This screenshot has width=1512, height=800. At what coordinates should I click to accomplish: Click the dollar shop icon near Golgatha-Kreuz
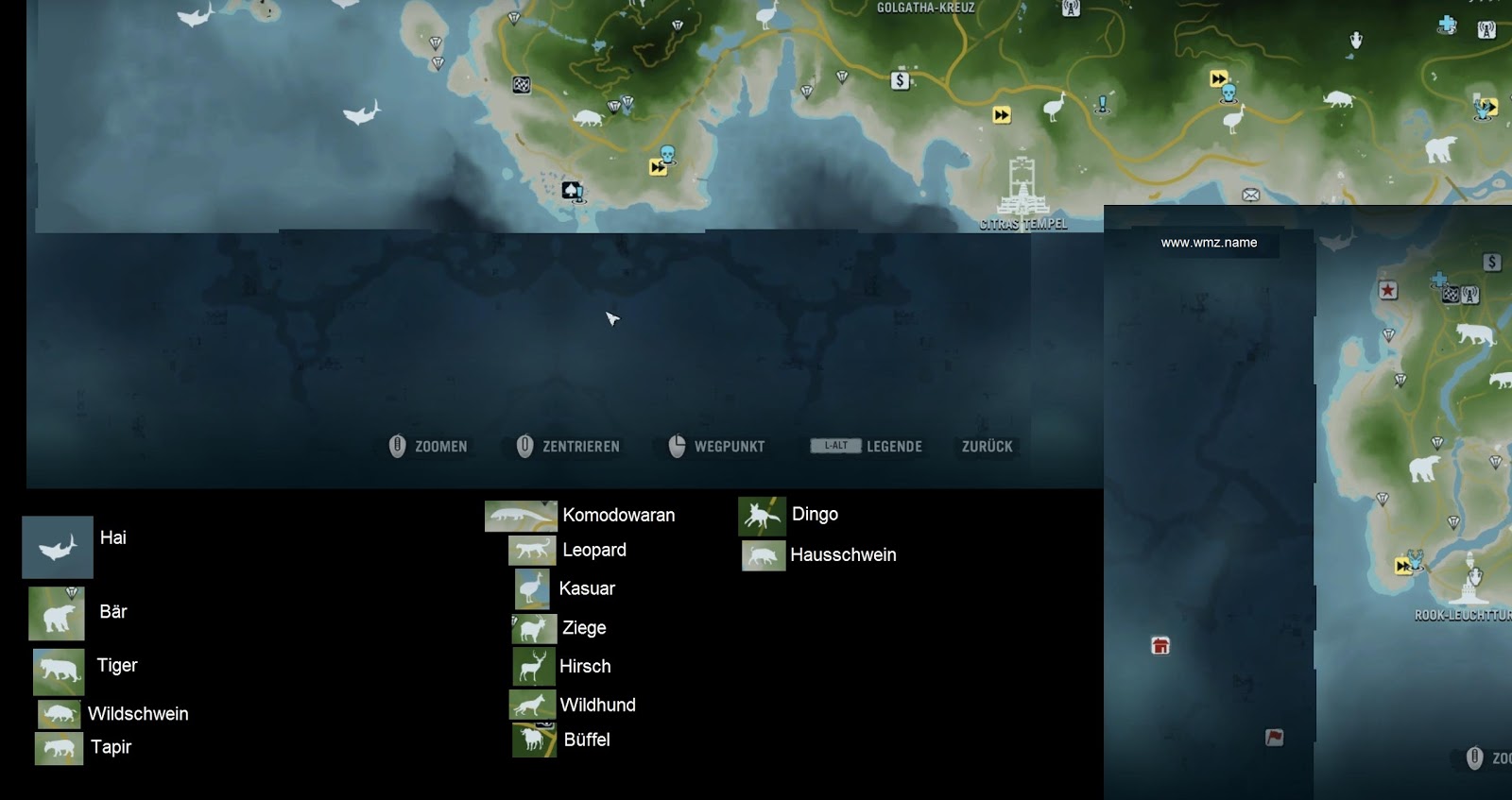[x=898, y=79]
